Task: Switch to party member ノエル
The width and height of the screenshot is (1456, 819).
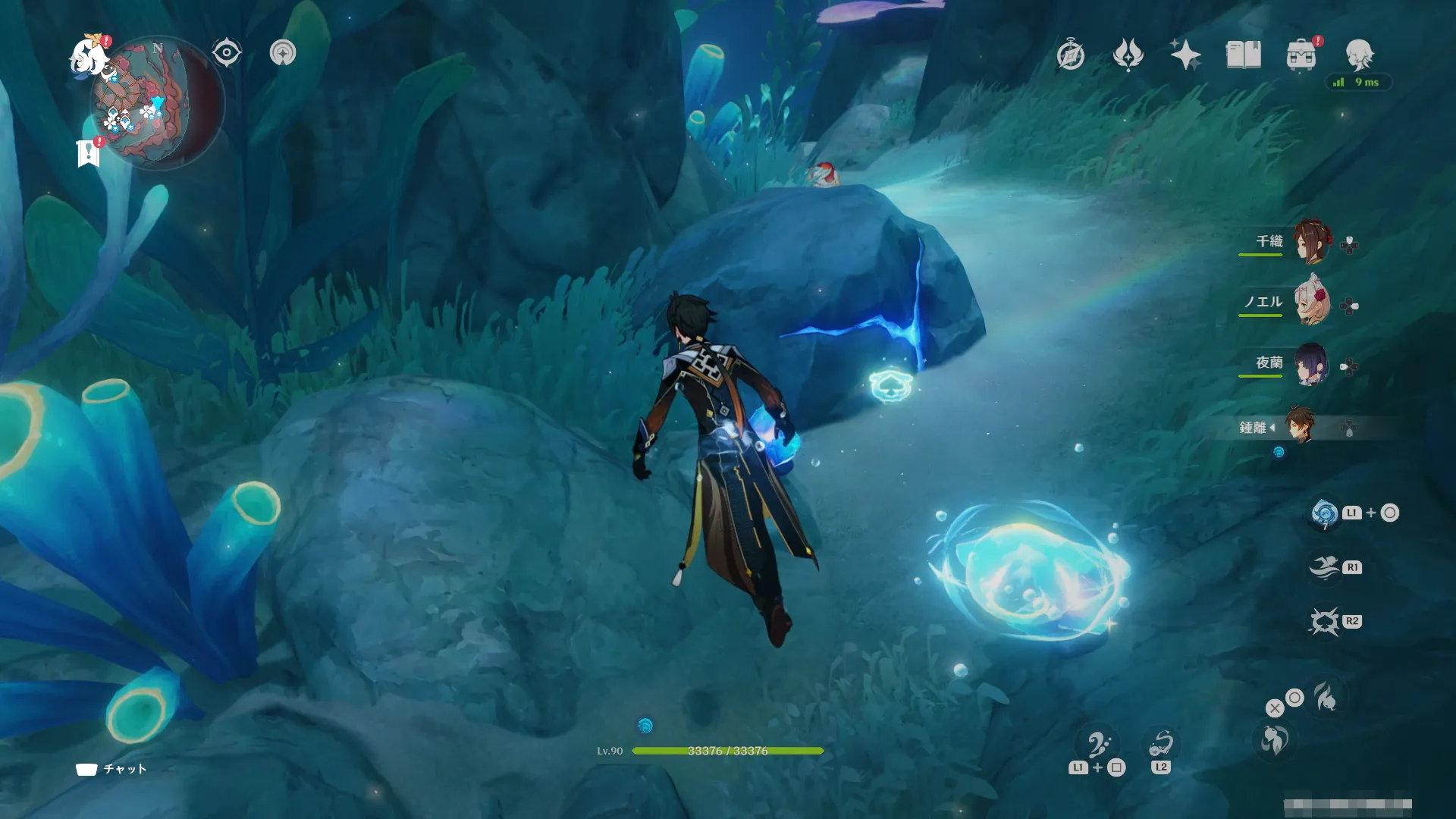Action: (x=1311, y=303)
